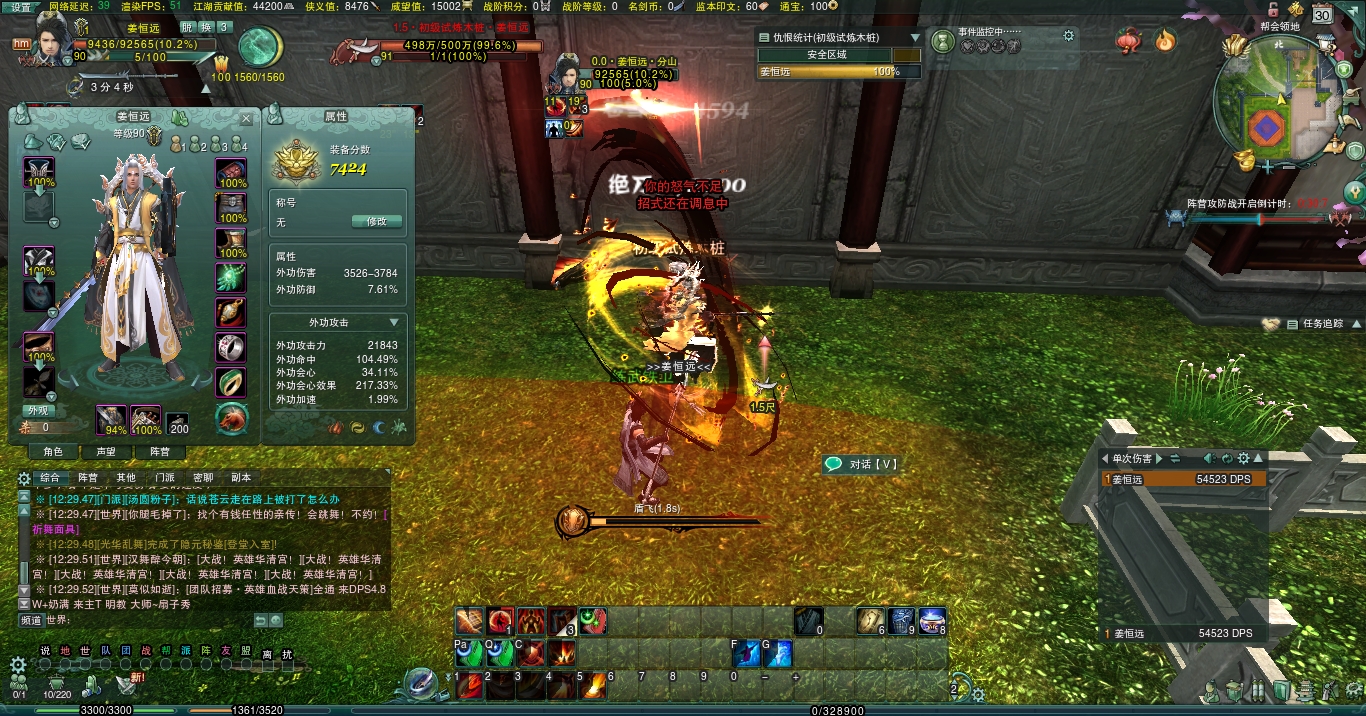Click the 修改 title edit button

[x=377, y=221]
